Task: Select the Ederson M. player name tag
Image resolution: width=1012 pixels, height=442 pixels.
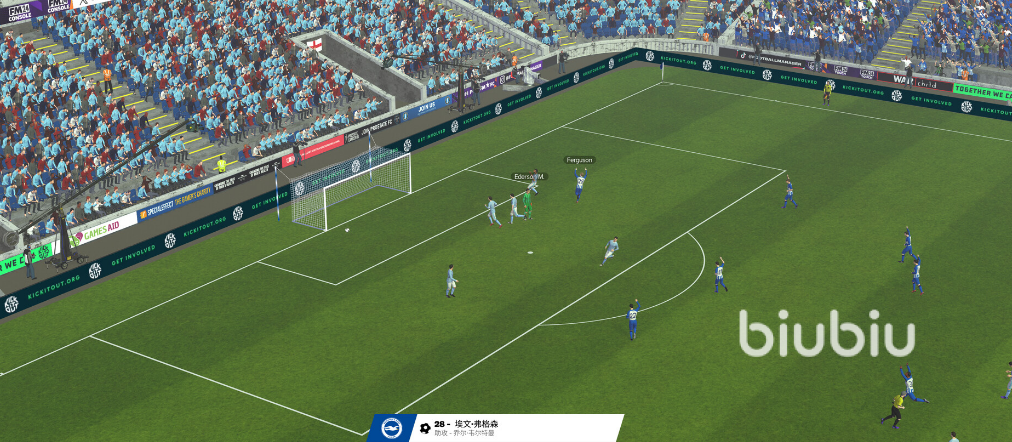Action: coord(528,177)
